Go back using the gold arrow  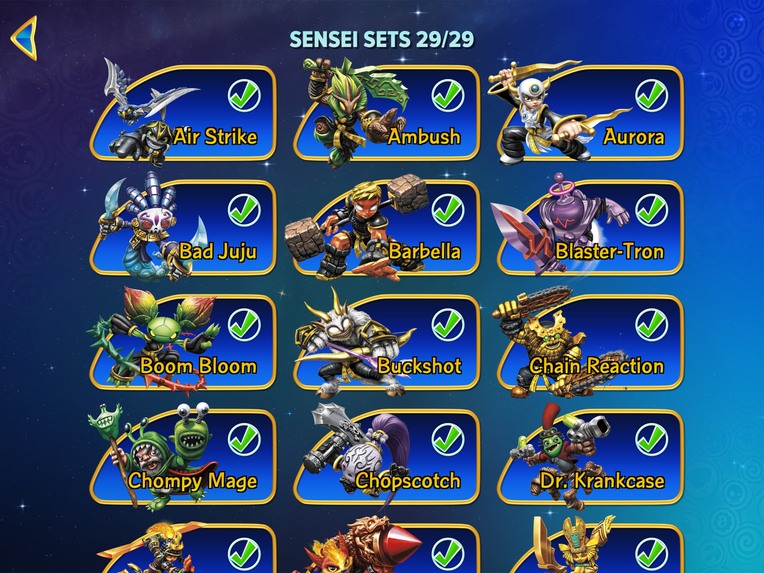[x=24, y=38]
